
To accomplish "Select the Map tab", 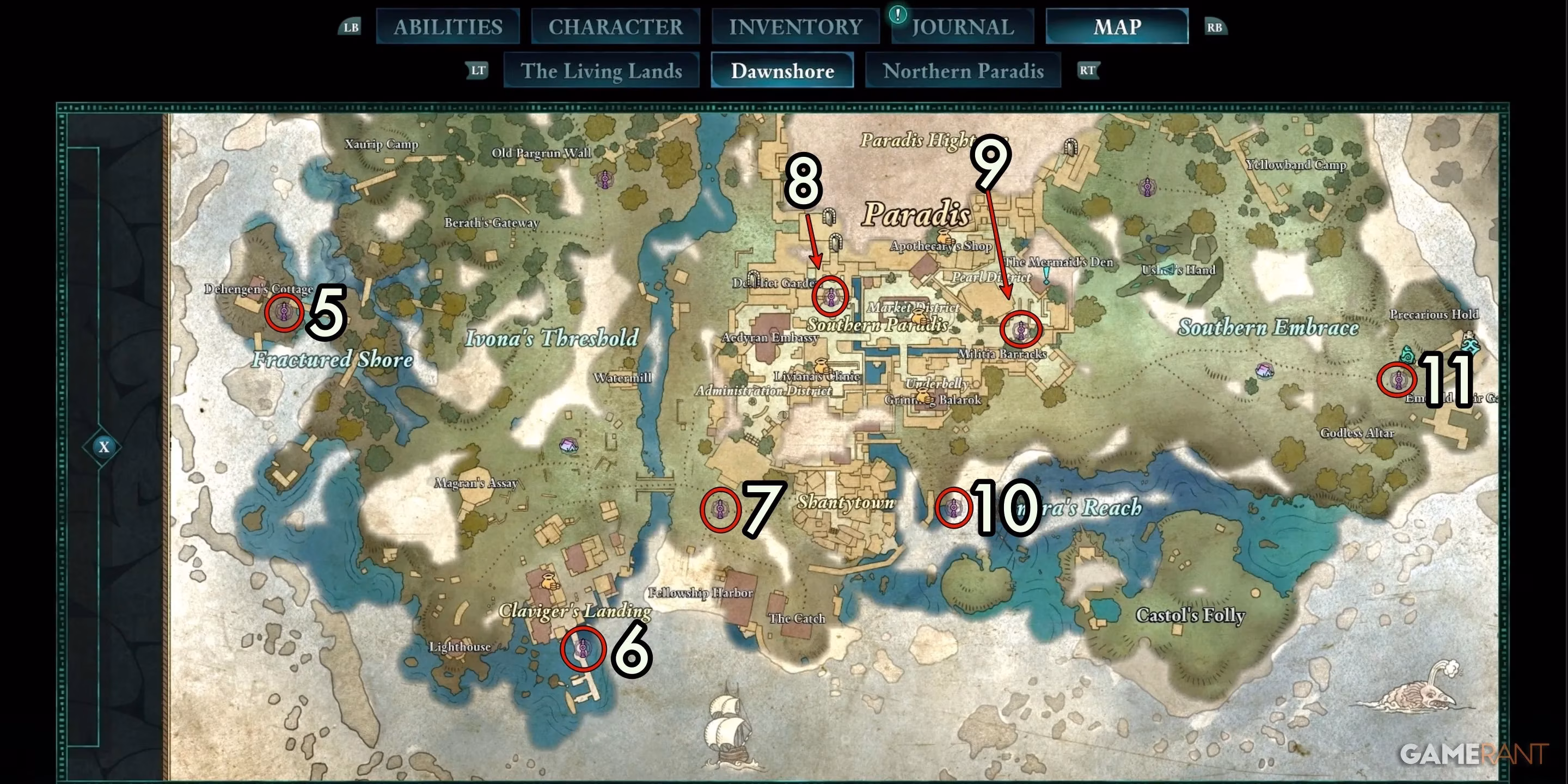I will [1117, 27].
